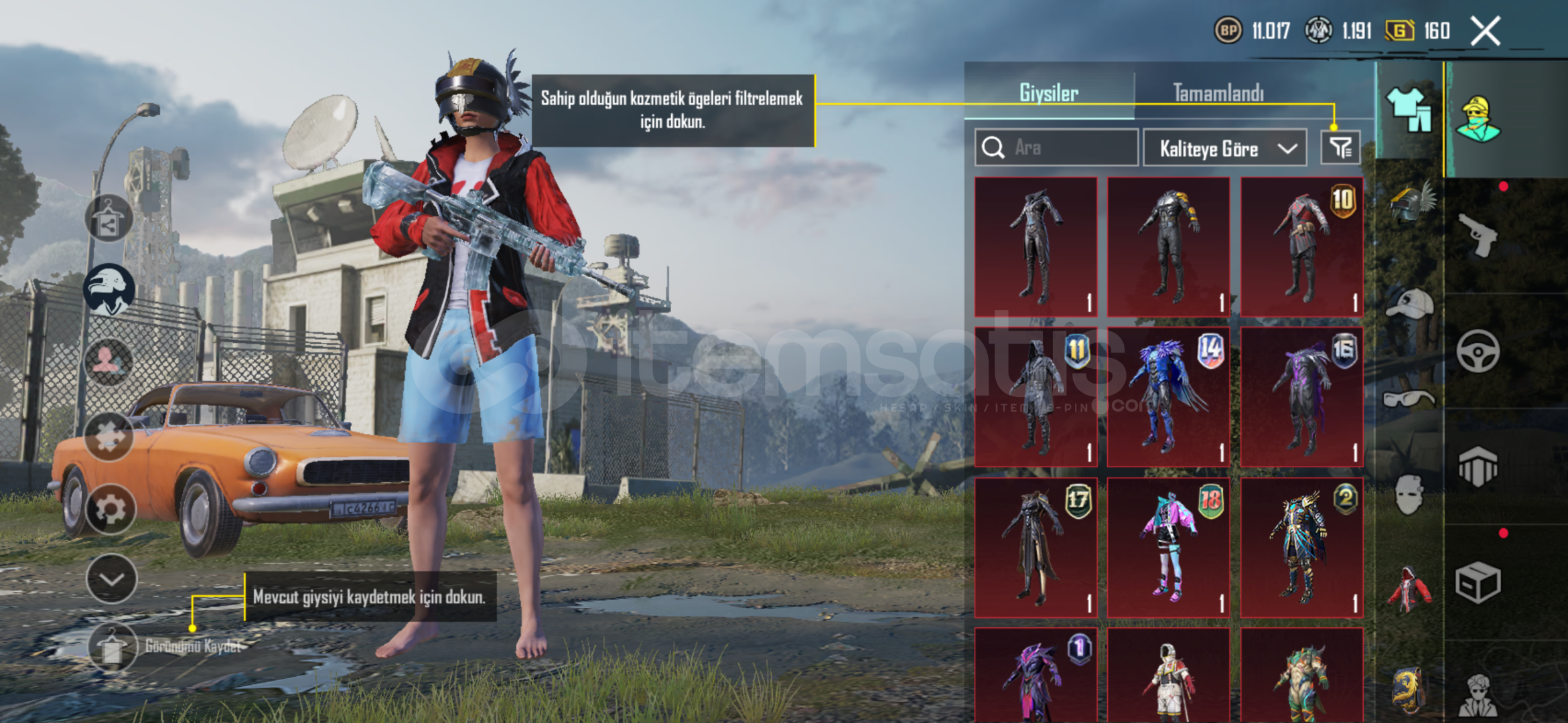Expand the down-arrow chevron on the left
Screen dimensions: 1568x723
111,578
